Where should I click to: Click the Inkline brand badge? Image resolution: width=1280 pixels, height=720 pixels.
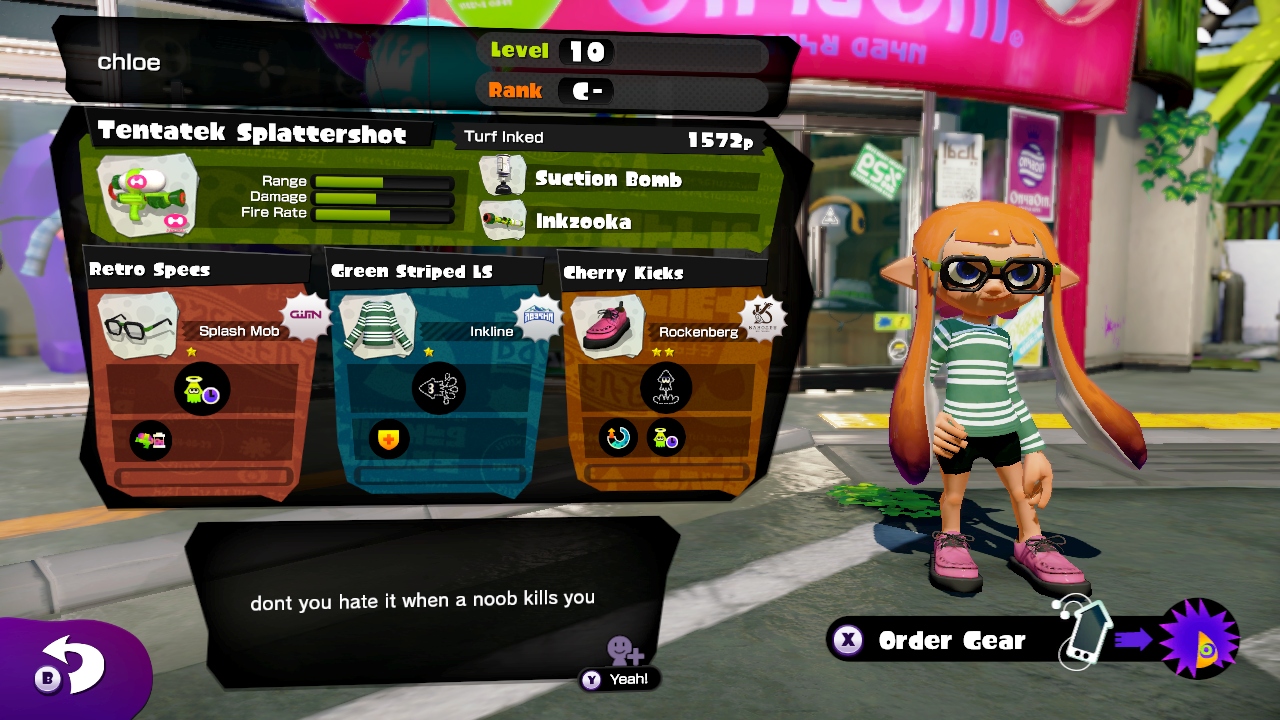point(539,318)
